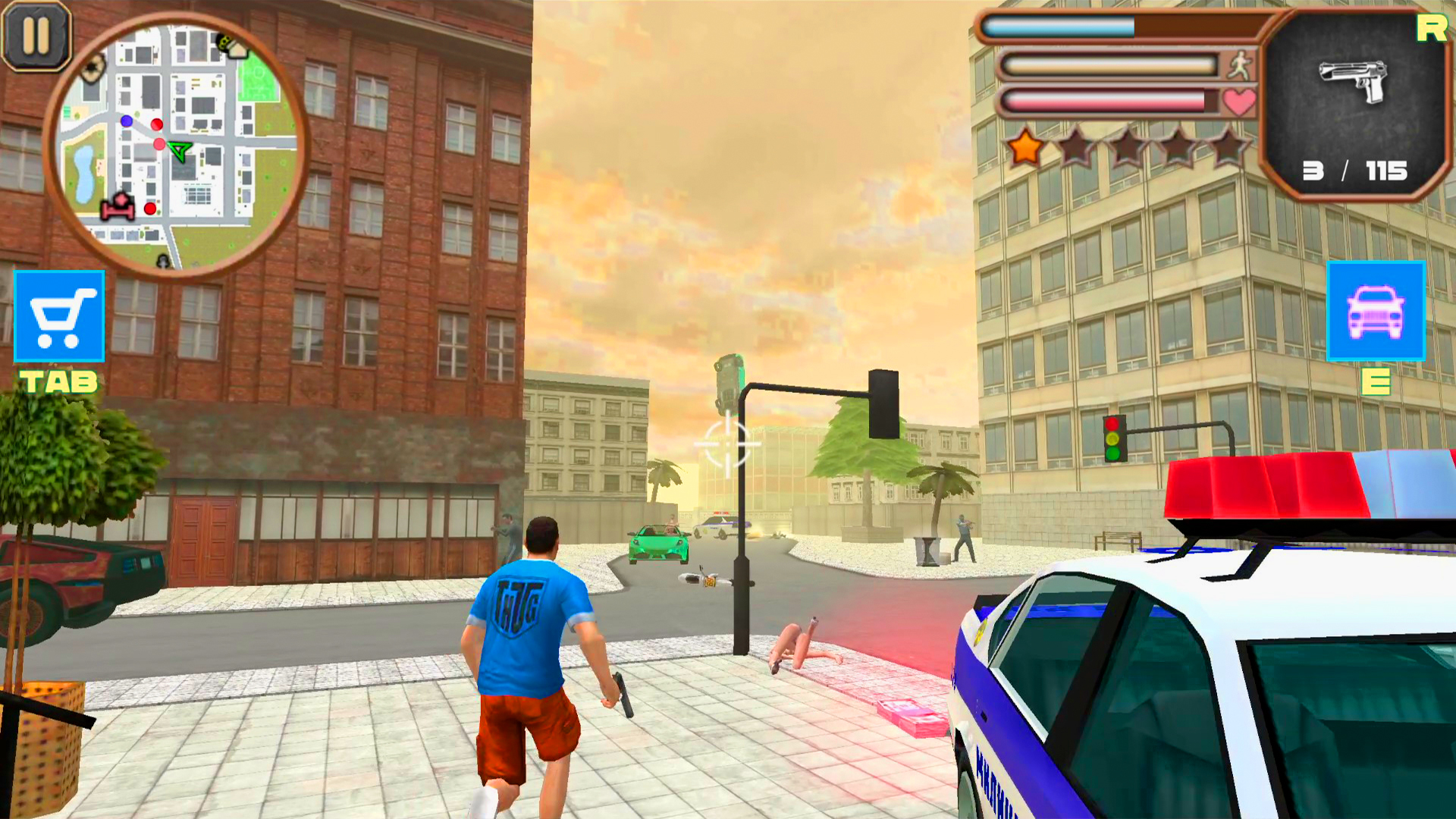Open the shop via cart icon
The height and width of the screenshot is (819, 1456).
[x=58, y=317]
